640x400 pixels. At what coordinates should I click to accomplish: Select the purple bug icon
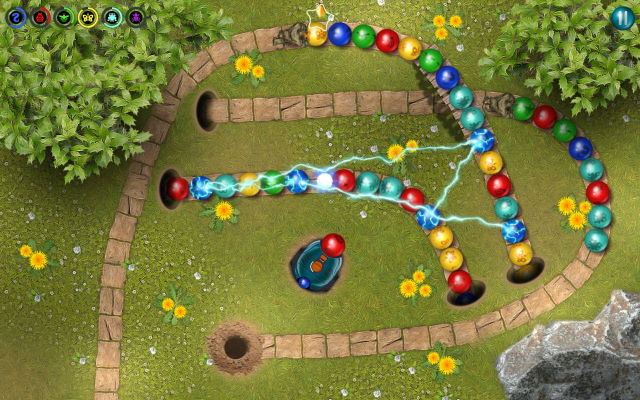point(135,16)
